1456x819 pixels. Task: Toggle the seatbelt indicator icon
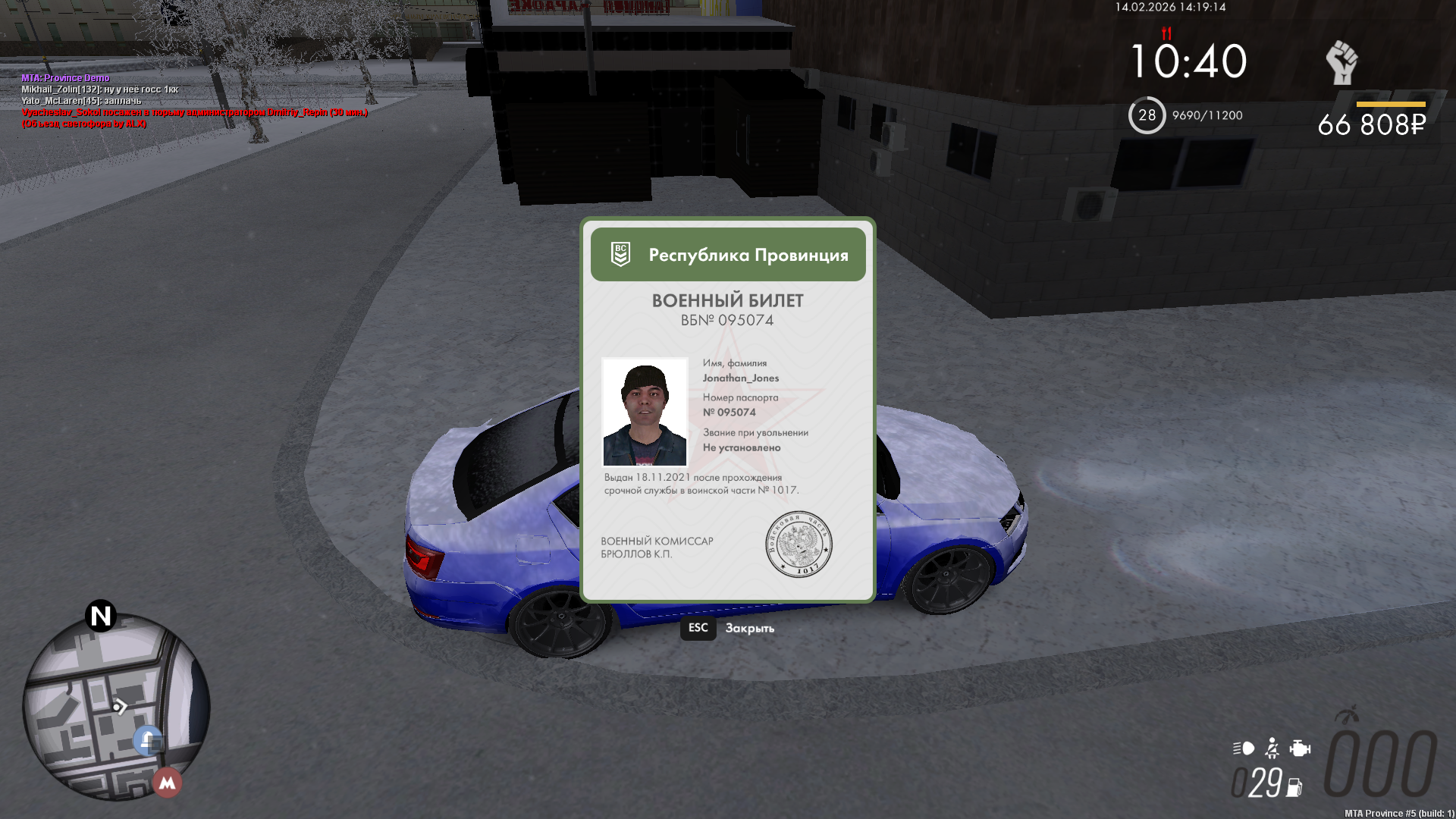[x=1272, y=748]
